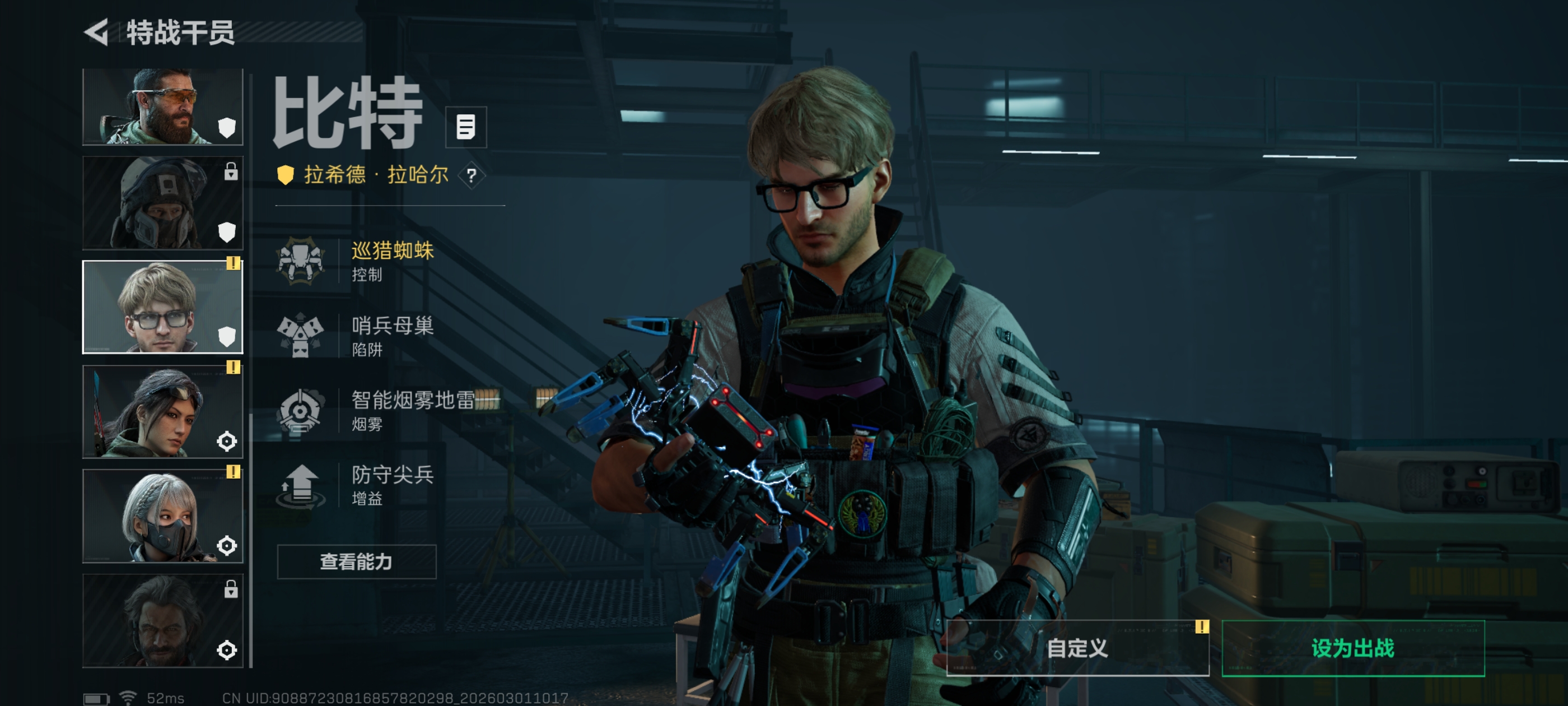Select the bearded operator with orange goggles
This screenshot has height=706, width=1568.
162,106
